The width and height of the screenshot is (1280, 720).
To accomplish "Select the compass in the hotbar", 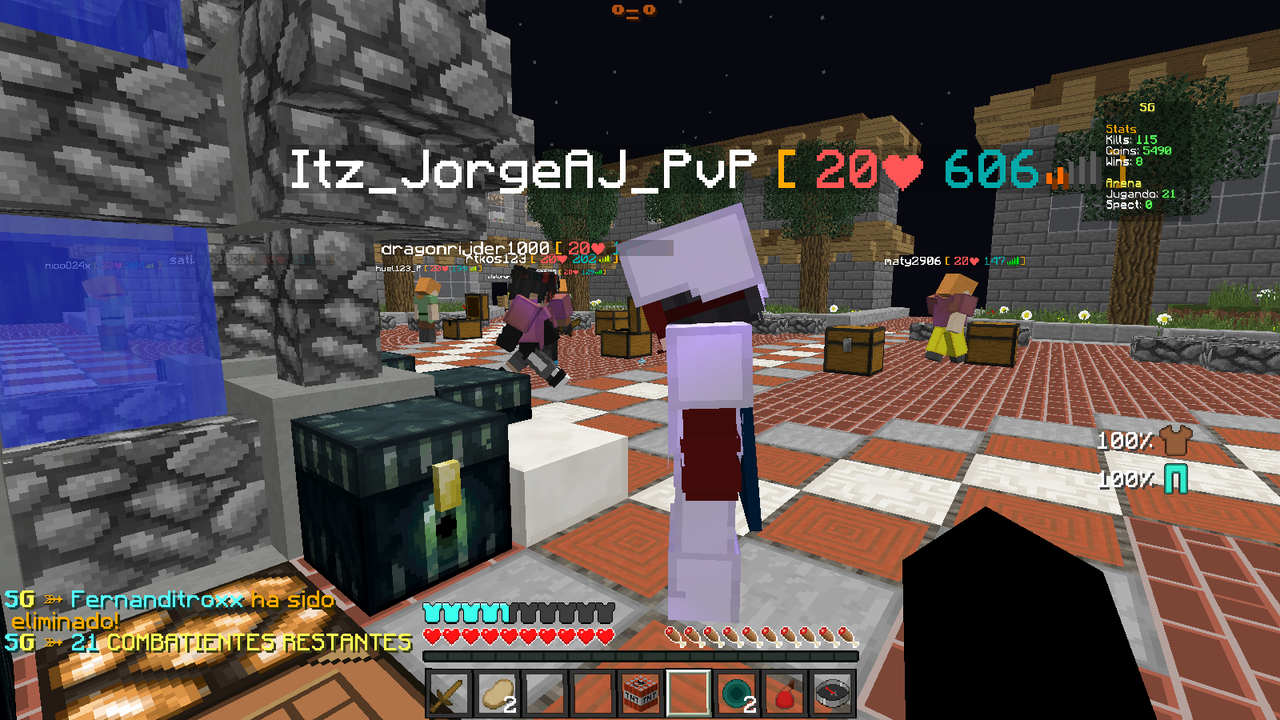I will [832, 693].
